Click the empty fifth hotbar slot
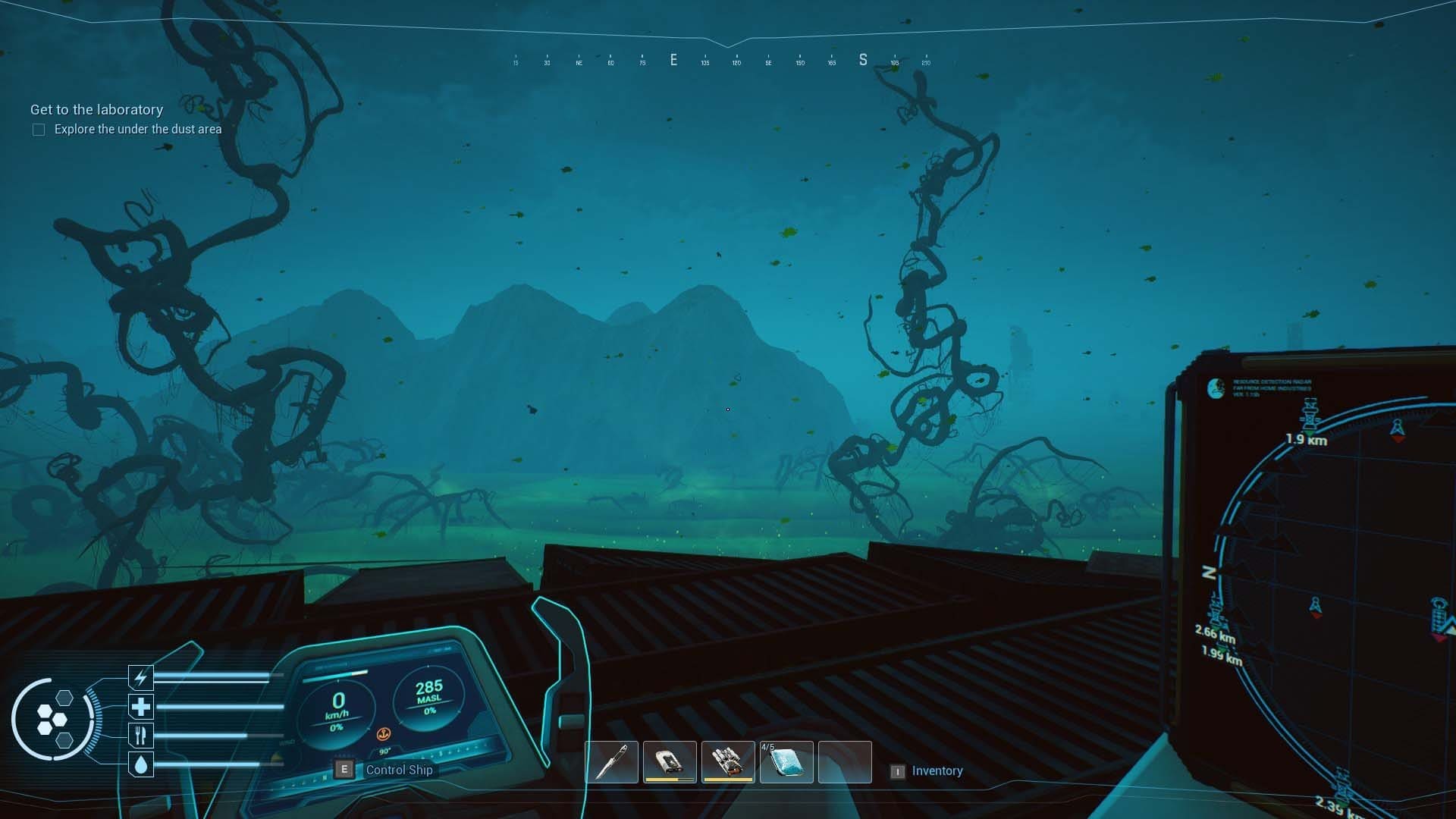The image size is (1456, 819). click(844, 761)
